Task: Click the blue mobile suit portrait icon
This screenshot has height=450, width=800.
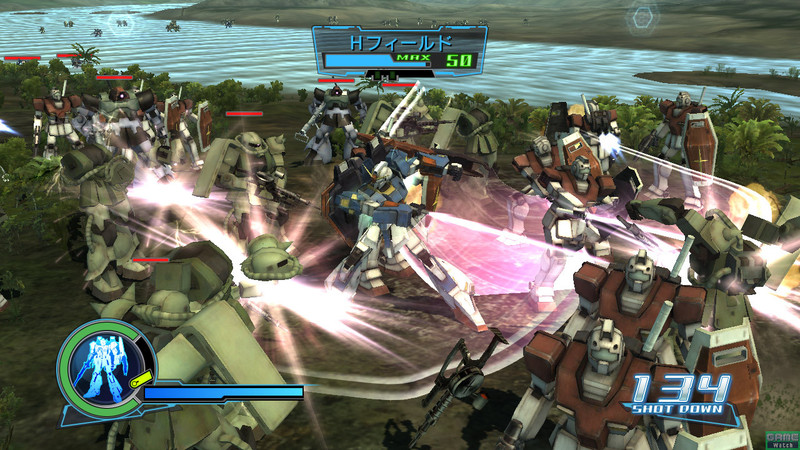Action: click(103, 363)
